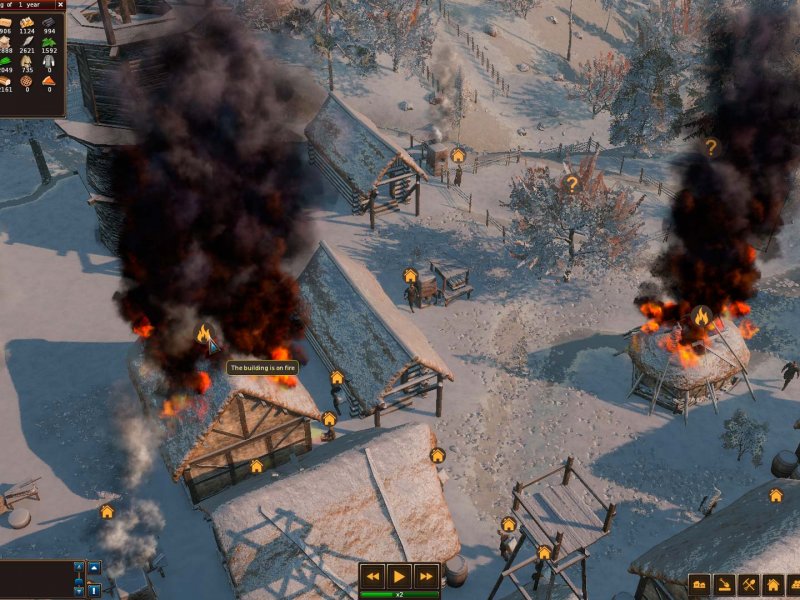This screenshot has width=800, height=600.
Task: Select the fire alert icon beside the tooltip
Action: 204,334
